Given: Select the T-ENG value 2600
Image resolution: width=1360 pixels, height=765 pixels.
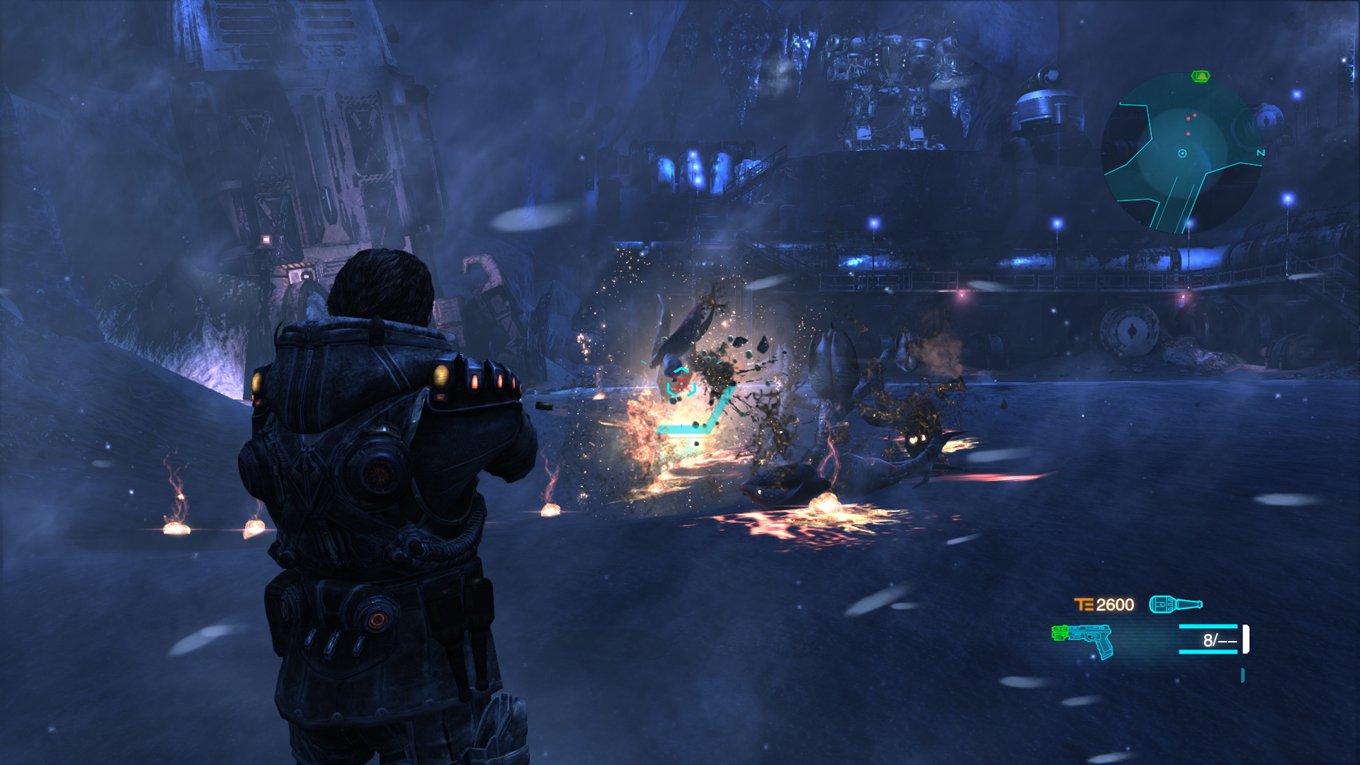Looking at the screenshot, I should pos(1115,604).
